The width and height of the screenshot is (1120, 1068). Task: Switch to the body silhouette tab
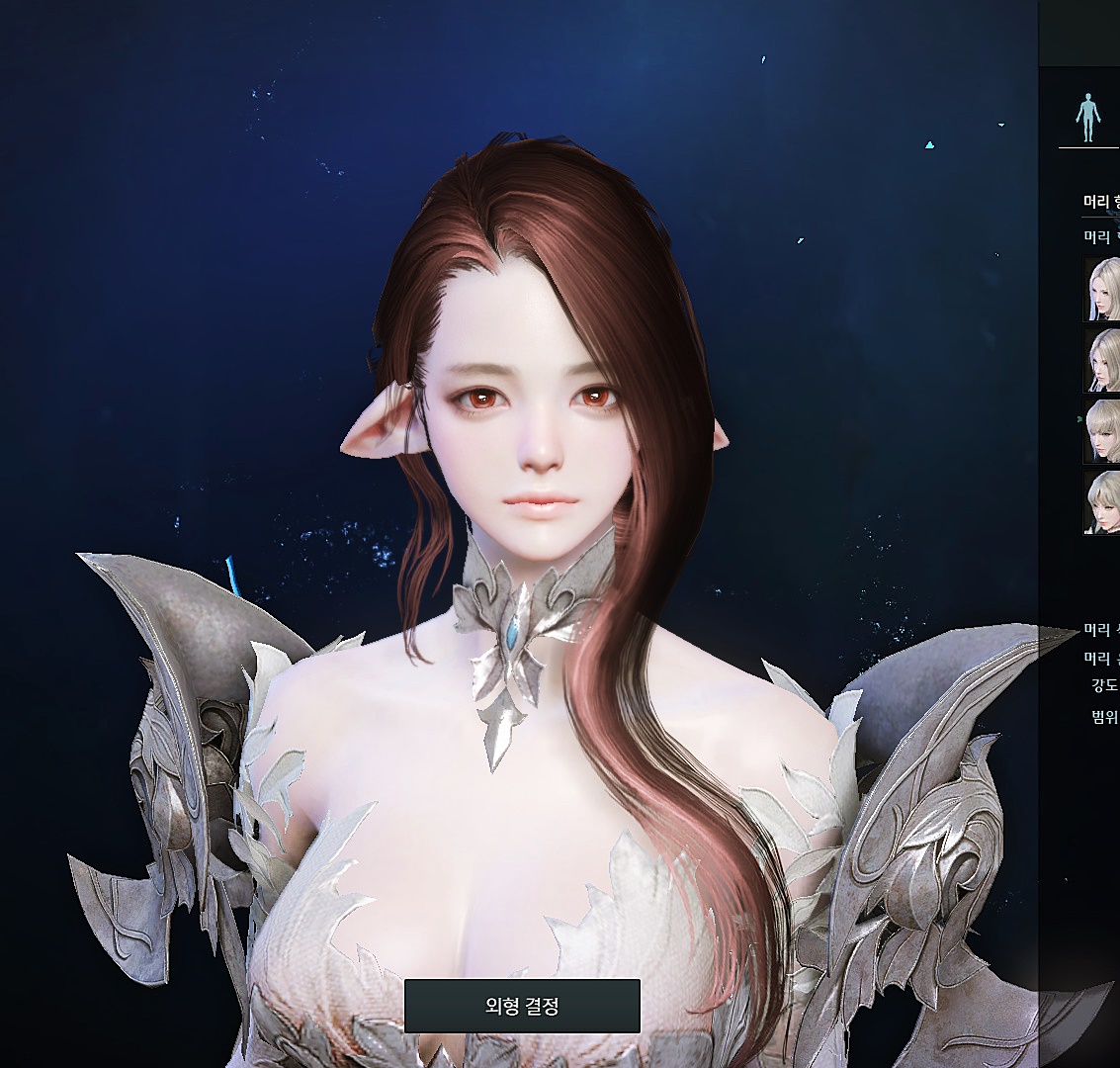tap(1087, 118)
